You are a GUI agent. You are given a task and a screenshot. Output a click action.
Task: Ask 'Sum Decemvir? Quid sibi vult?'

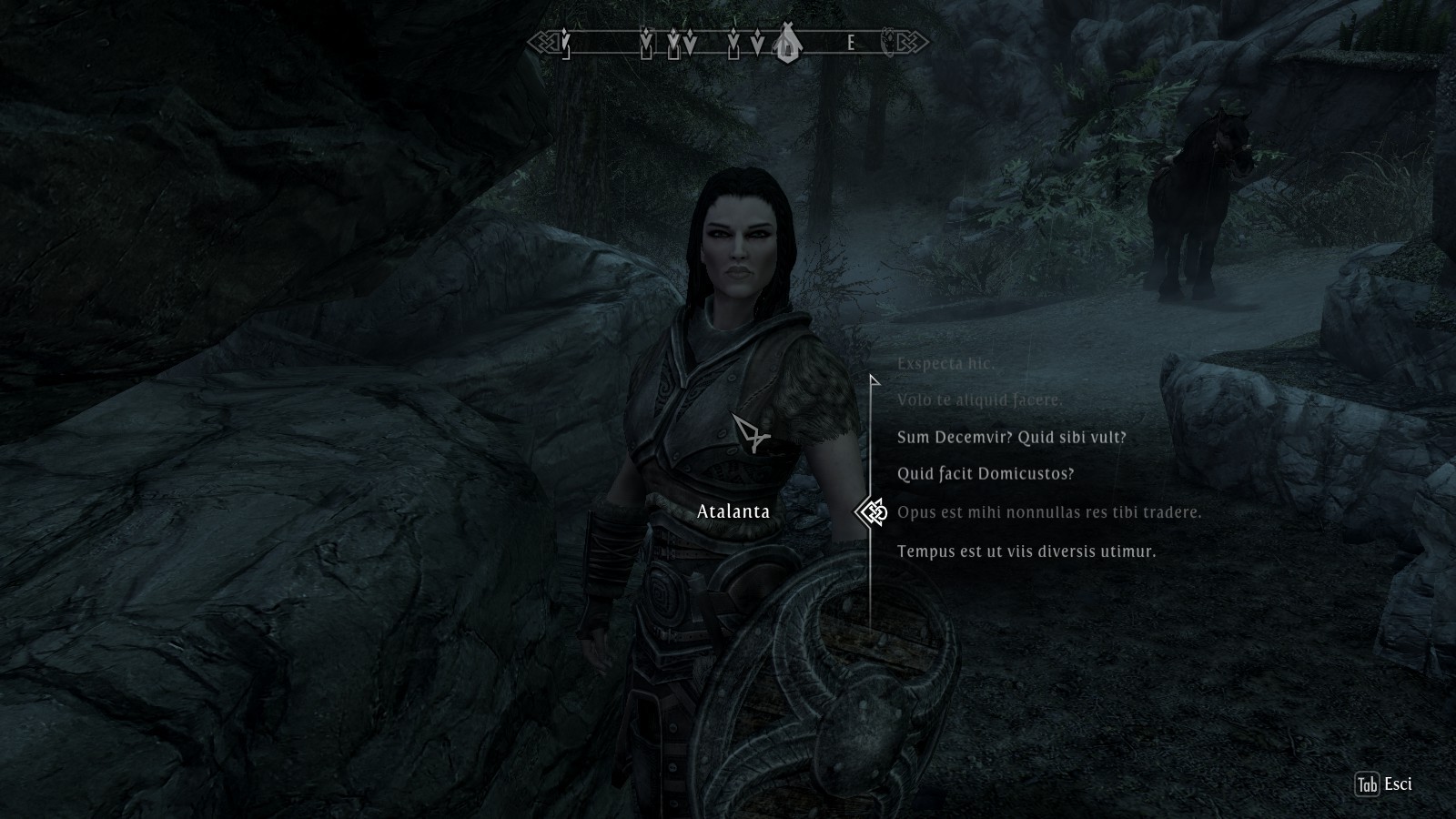point(1011,438)
